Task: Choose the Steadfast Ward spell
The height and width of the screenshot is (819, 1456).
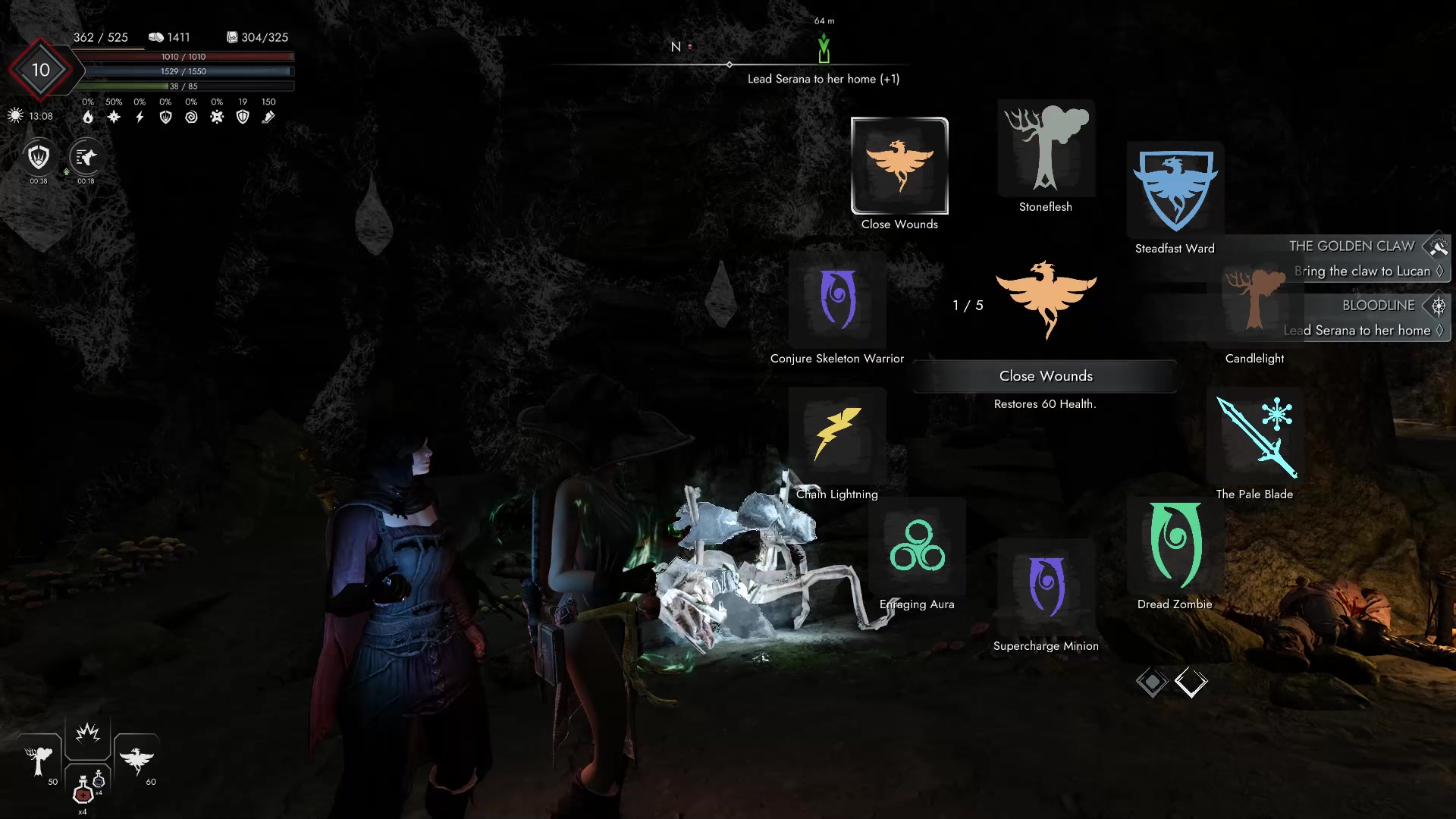Action: (1175, 188)
